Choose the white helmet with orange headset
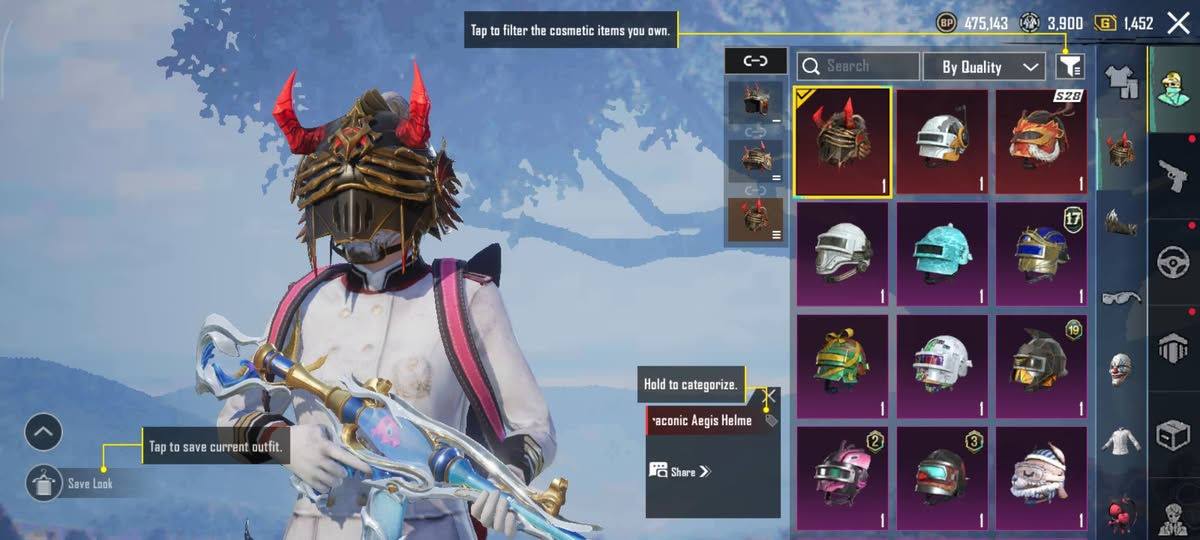 pos(941,142)
